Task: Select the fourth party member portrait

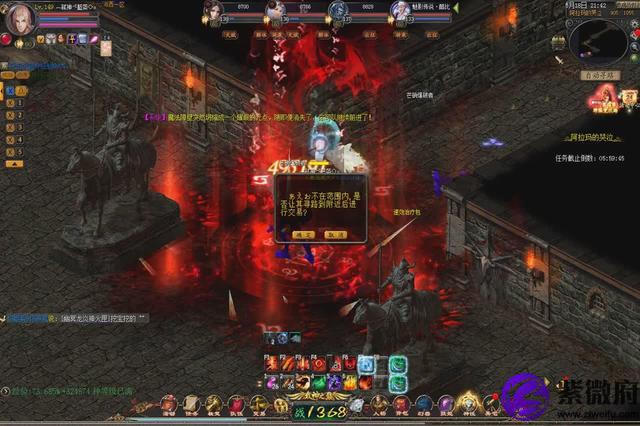Action: [402, 12]
